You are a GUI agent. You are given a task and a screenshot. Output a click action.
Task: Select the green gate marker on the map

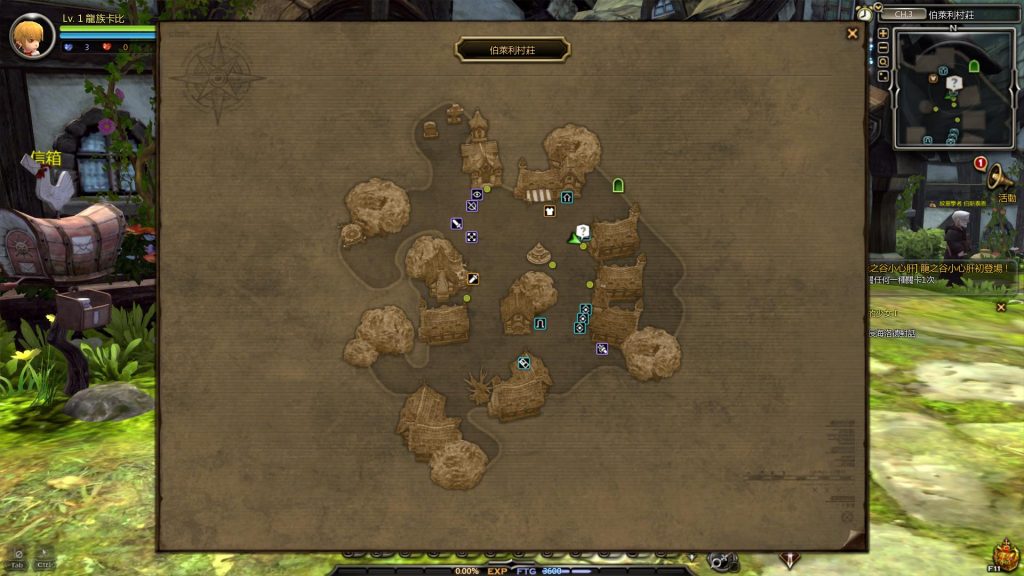click(x=618, y=185)
